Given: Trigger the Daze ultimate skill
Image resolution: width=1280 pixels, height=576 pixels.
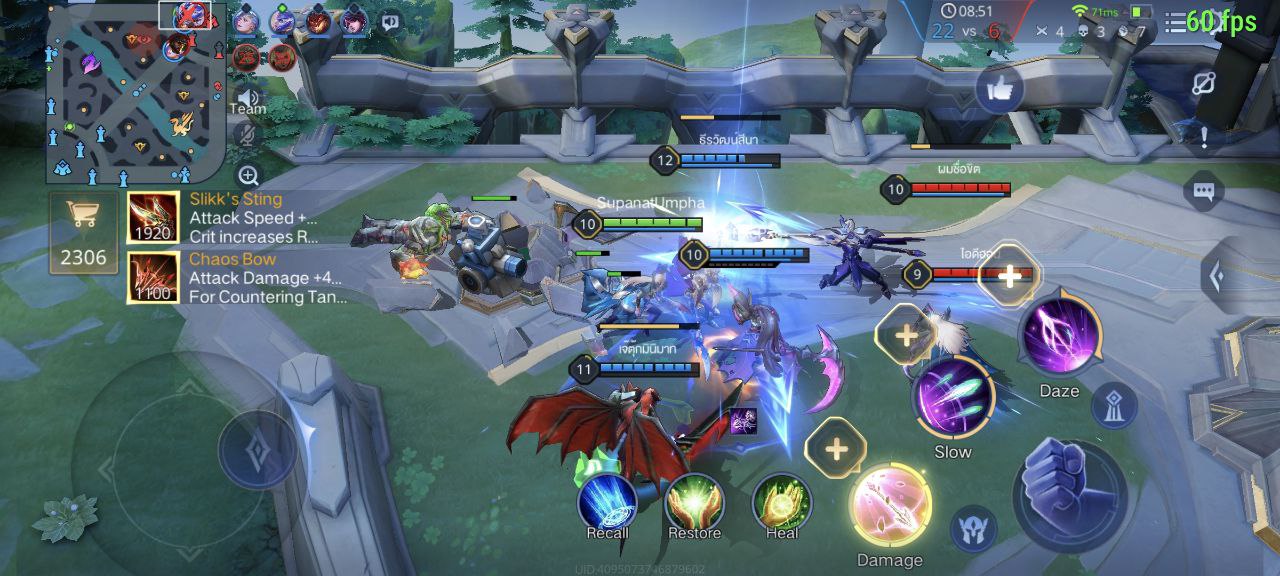Looking at the screenshot, I should pos(1060,338).
